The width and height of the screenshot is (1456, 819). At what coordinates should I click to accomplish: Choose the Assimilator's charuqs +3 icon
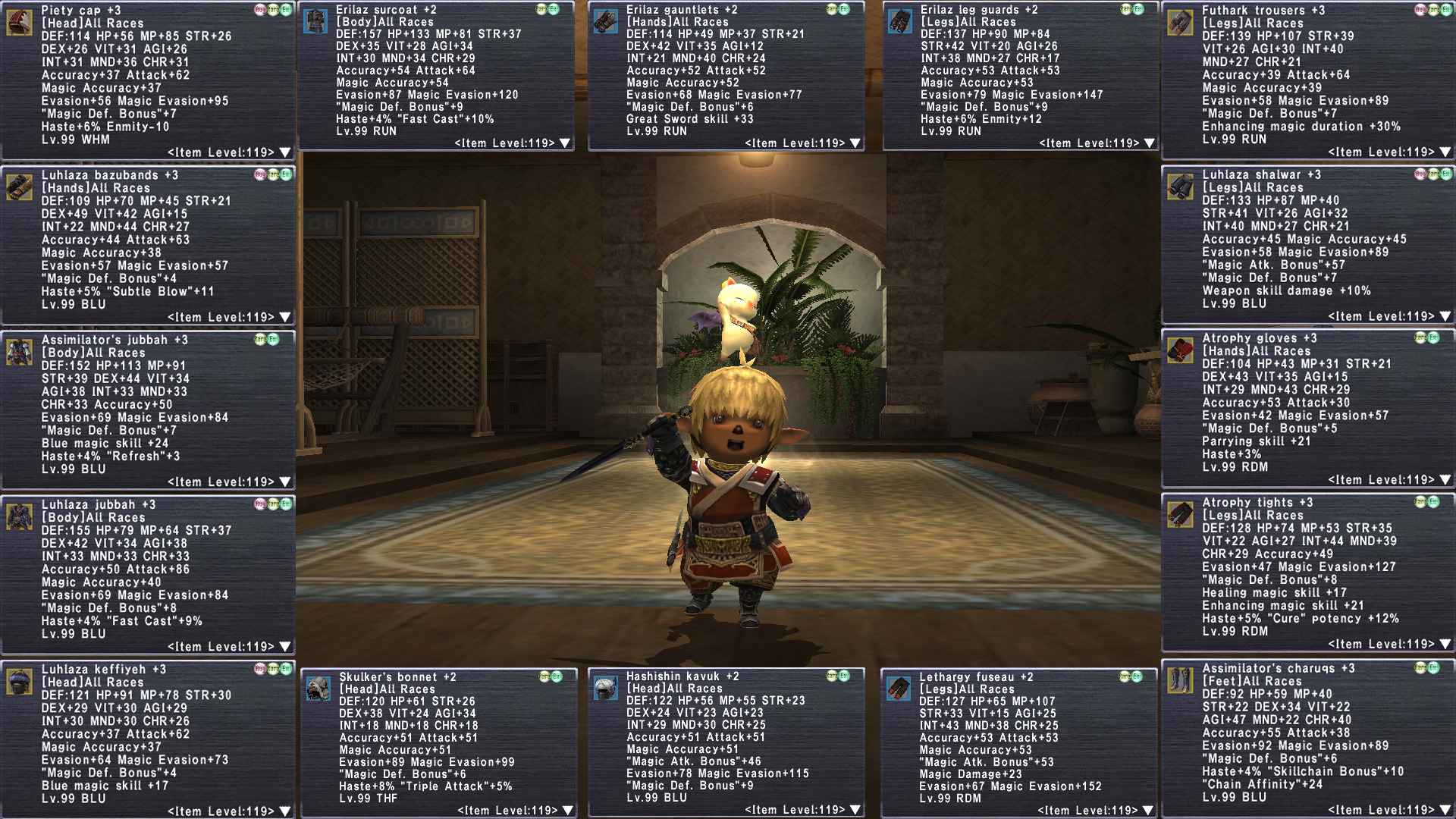tap(1180, 680)
